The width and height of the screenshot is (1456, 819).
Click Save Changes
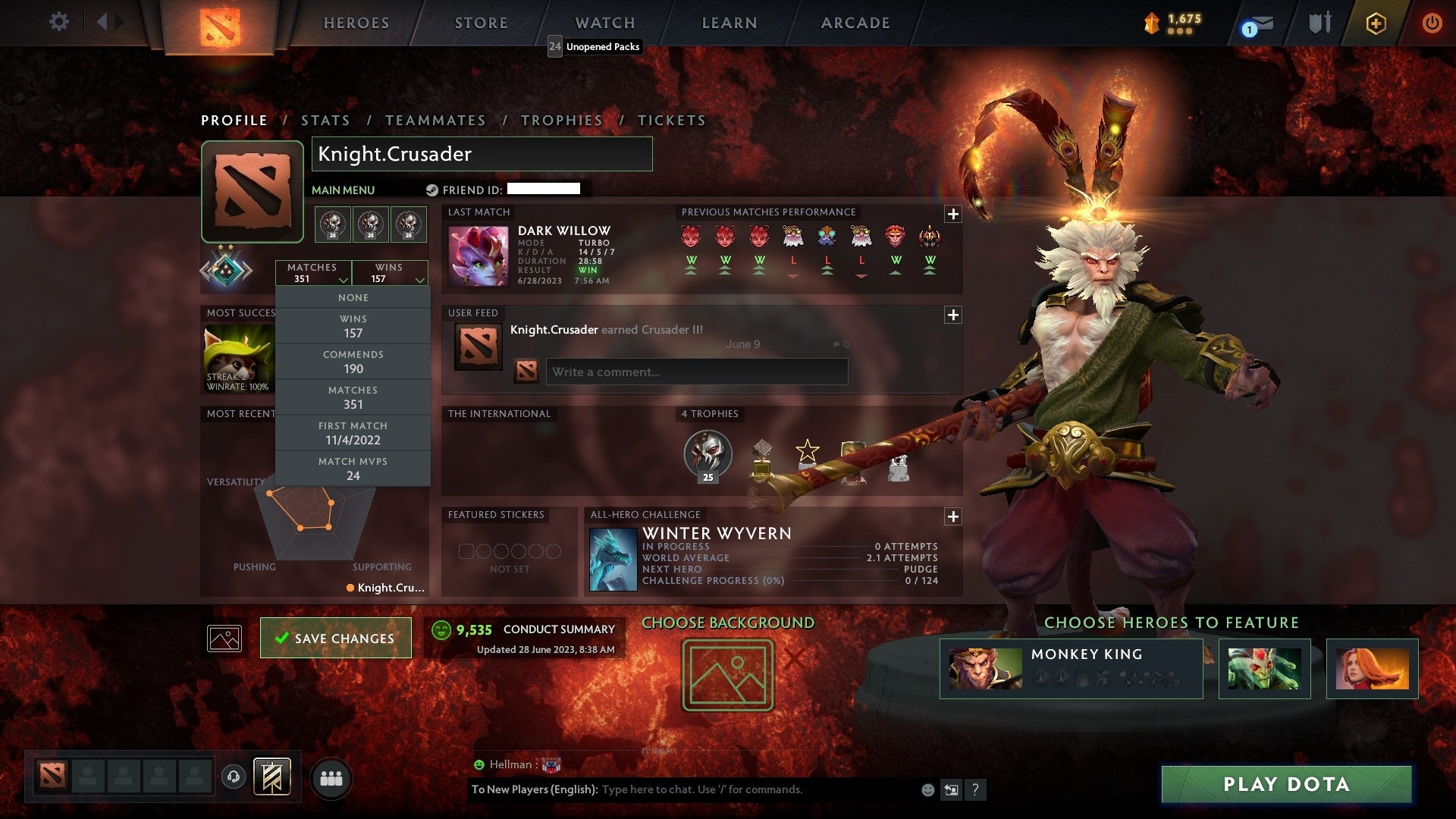[x=335, y=638]
